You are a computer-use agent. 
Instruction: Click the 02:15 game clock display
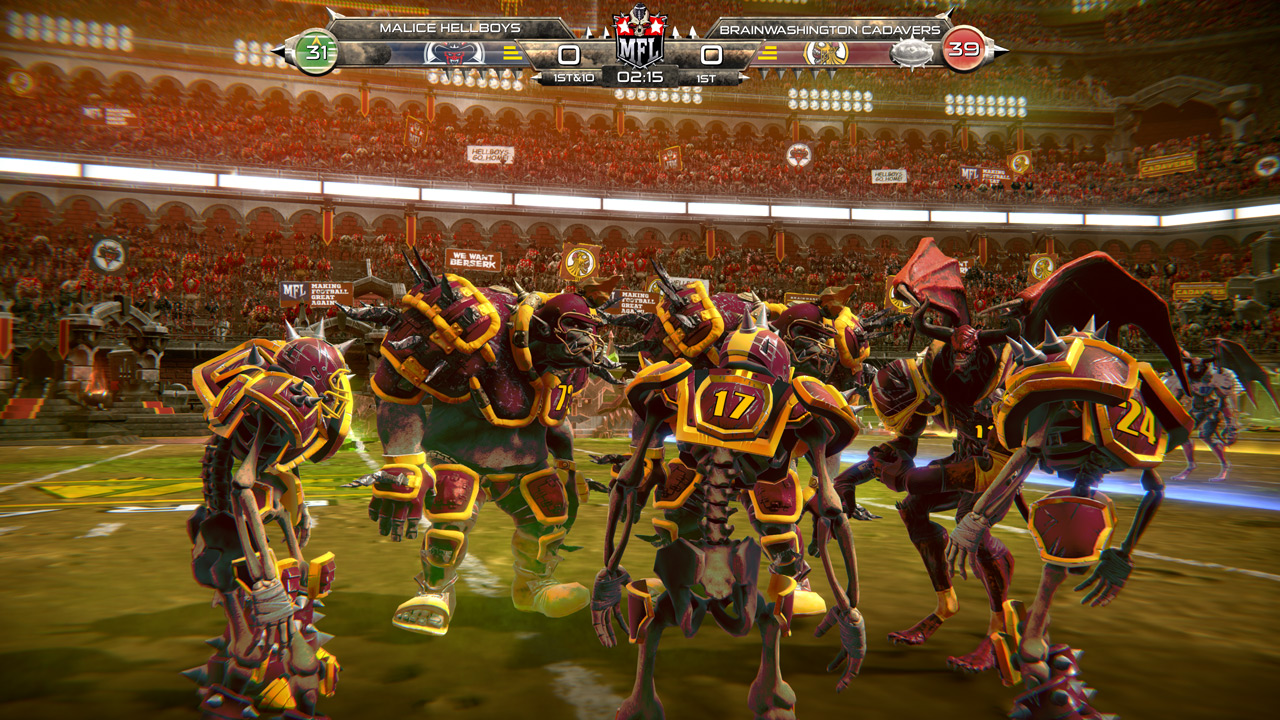640,76
